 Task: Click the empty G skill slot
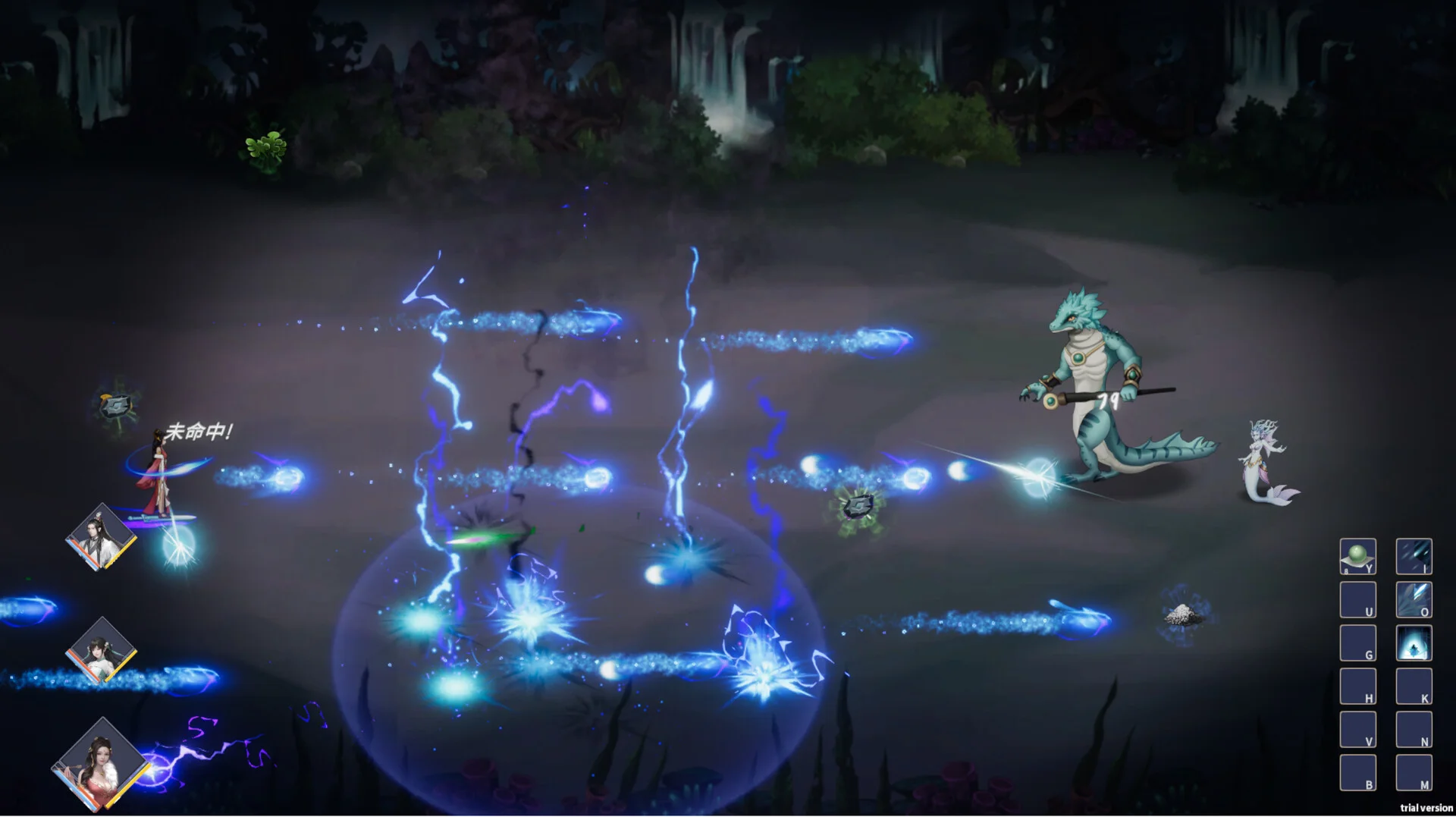(x=1358, y=643)
